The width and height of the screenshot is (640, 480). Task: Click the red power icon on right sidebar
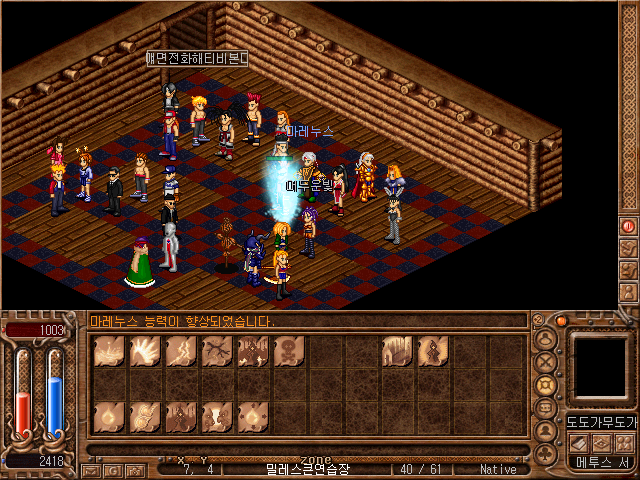[x=629, y=227]
